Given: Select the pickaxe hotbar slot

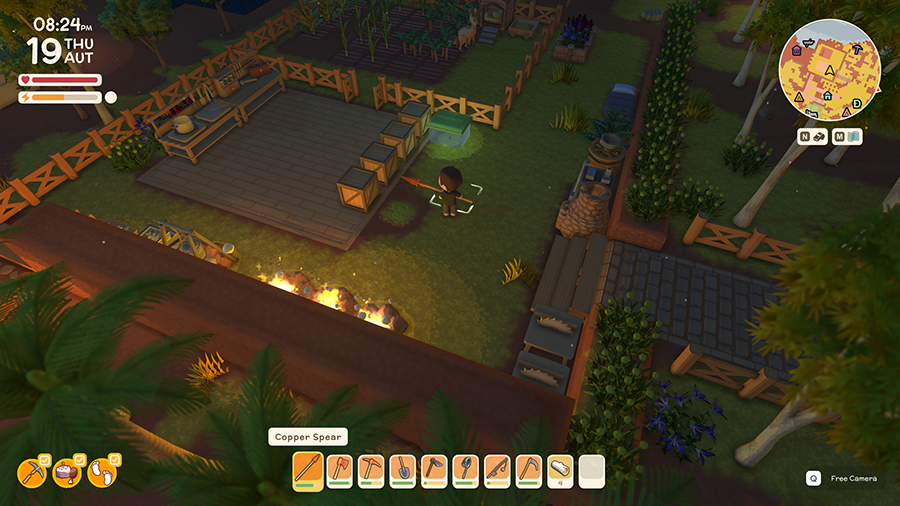Looking at the screenshot, I should [x=370, y=469].
